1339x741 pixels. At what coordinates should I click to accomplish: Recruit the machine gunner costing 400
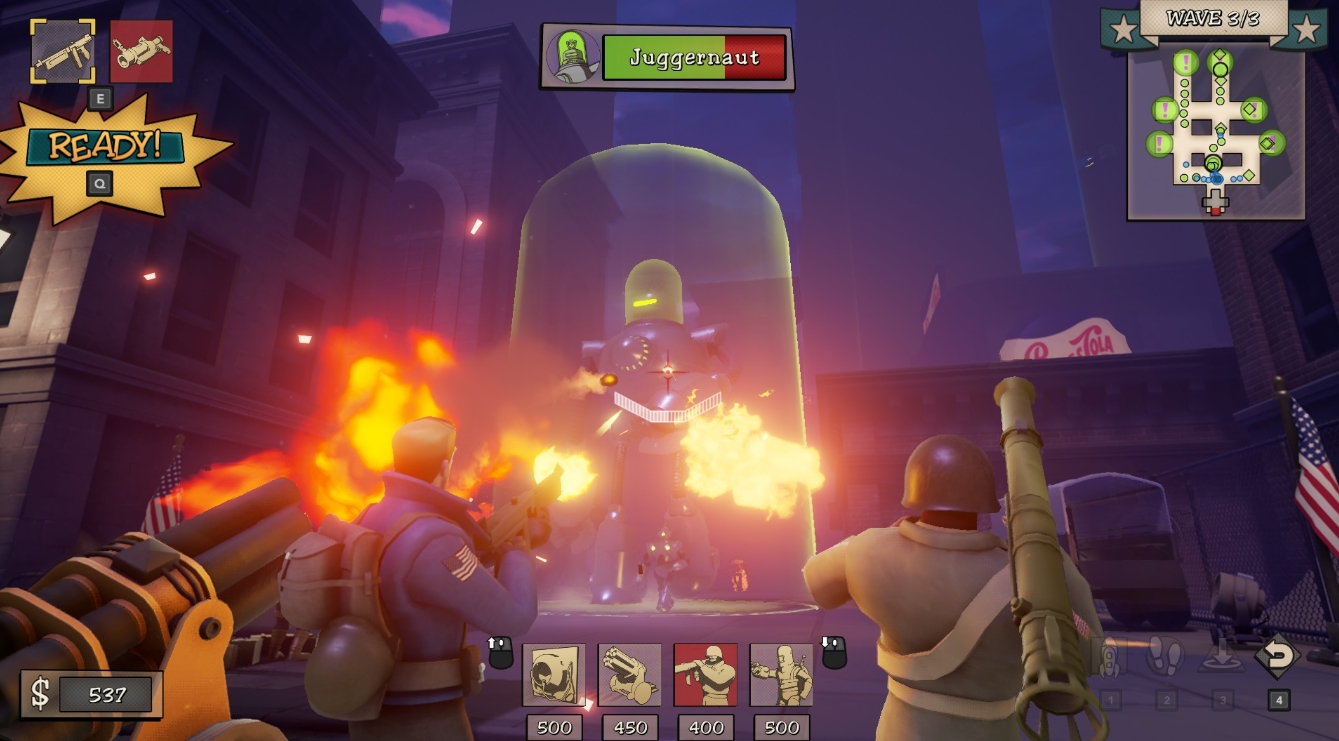706,675
